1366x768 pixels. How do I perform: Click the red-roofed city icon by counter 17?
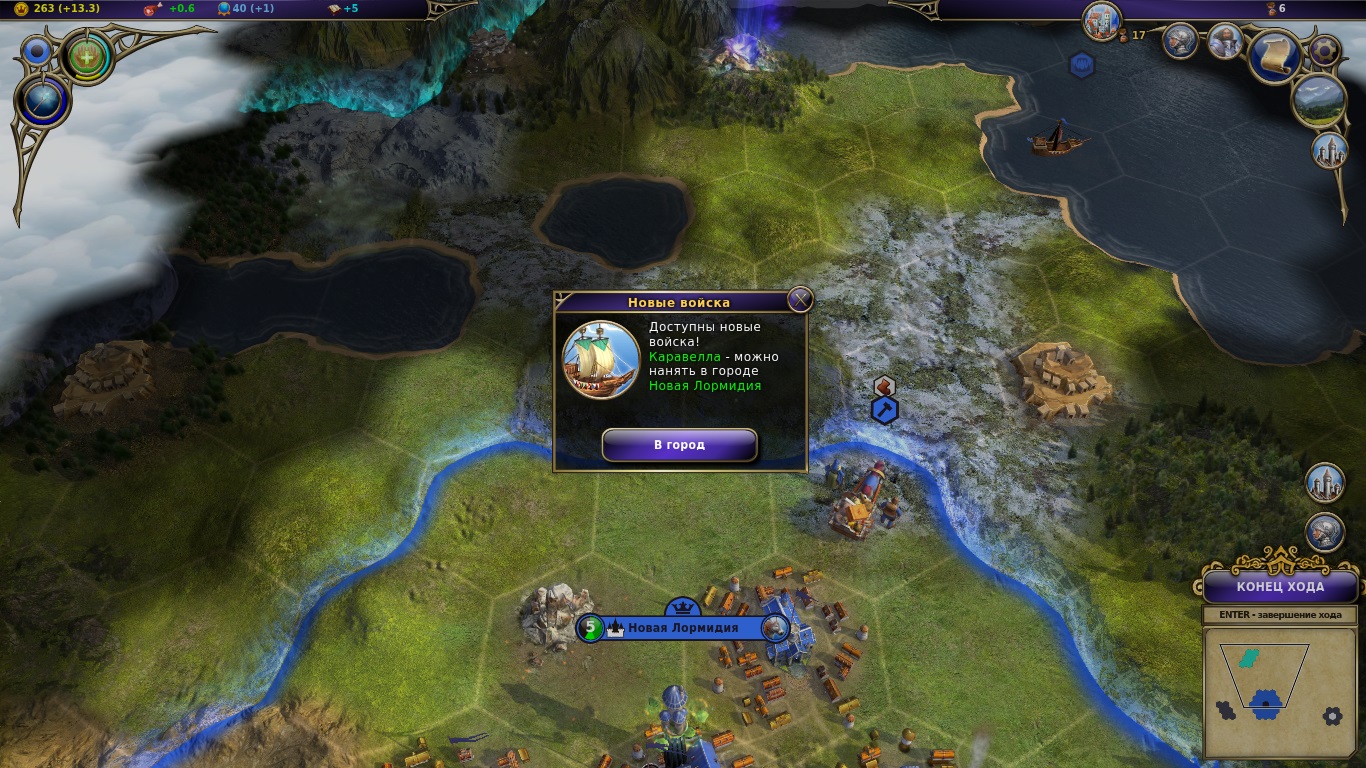(x=1101, y=21)
